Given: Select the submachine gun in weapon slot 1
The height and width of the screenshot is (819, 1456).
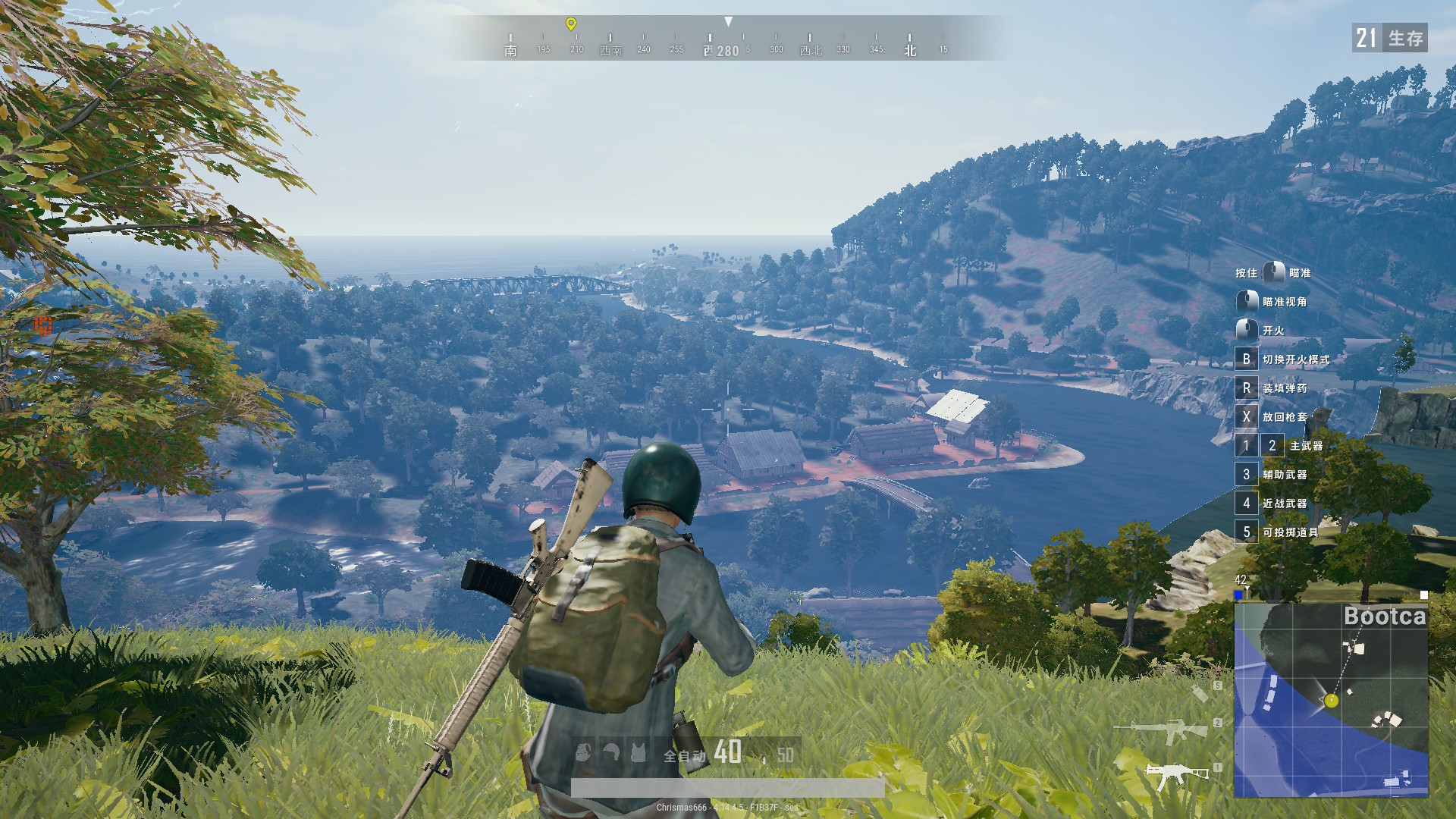Looking at the screenshot, I should point(1175,773).
